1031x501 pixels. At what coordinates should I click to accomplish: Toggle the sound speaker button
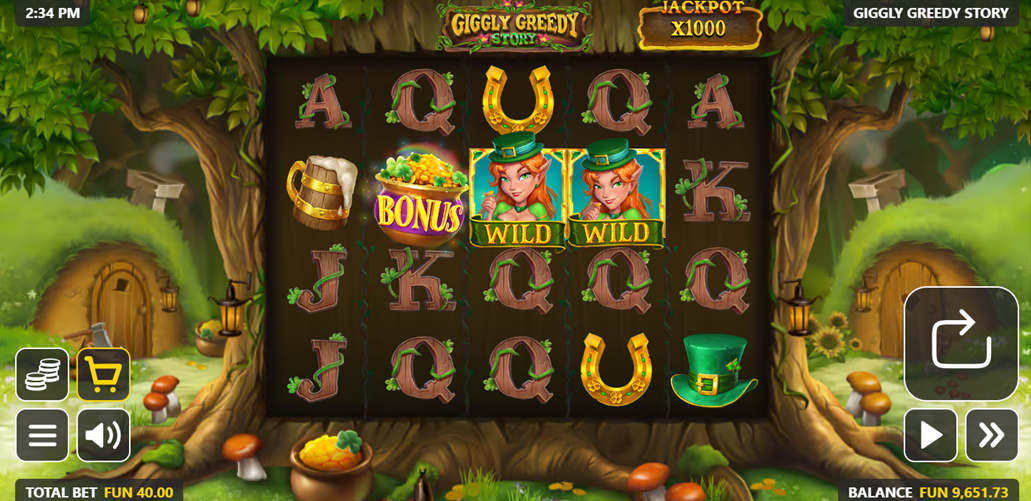(x=103, y=435)
